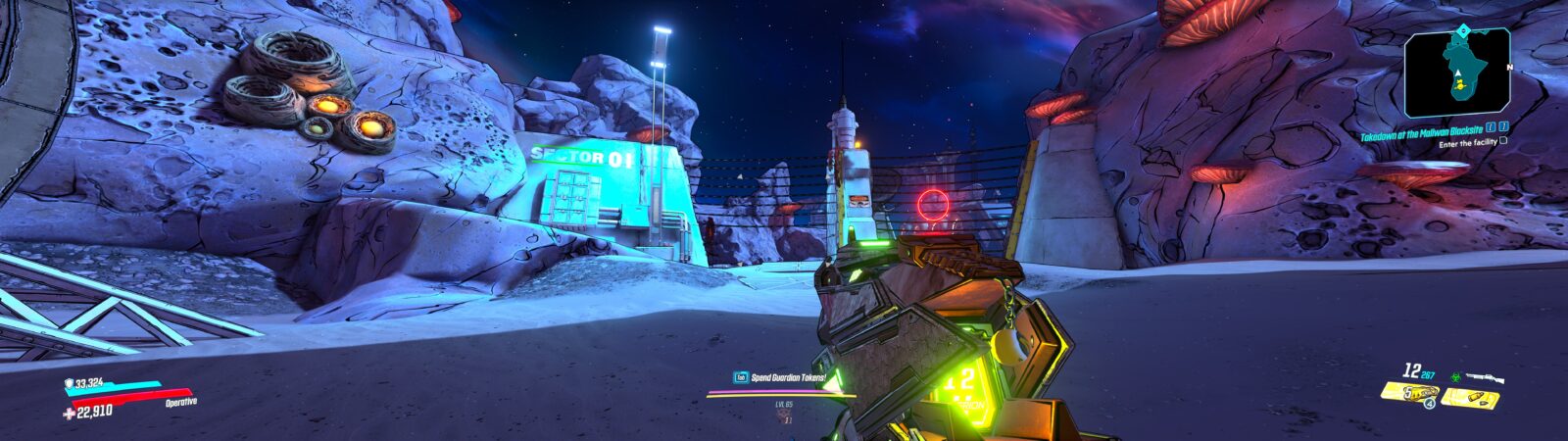
Task: Tick the Enter the facility objective checkbox
Action: (x=1502, y=142)
